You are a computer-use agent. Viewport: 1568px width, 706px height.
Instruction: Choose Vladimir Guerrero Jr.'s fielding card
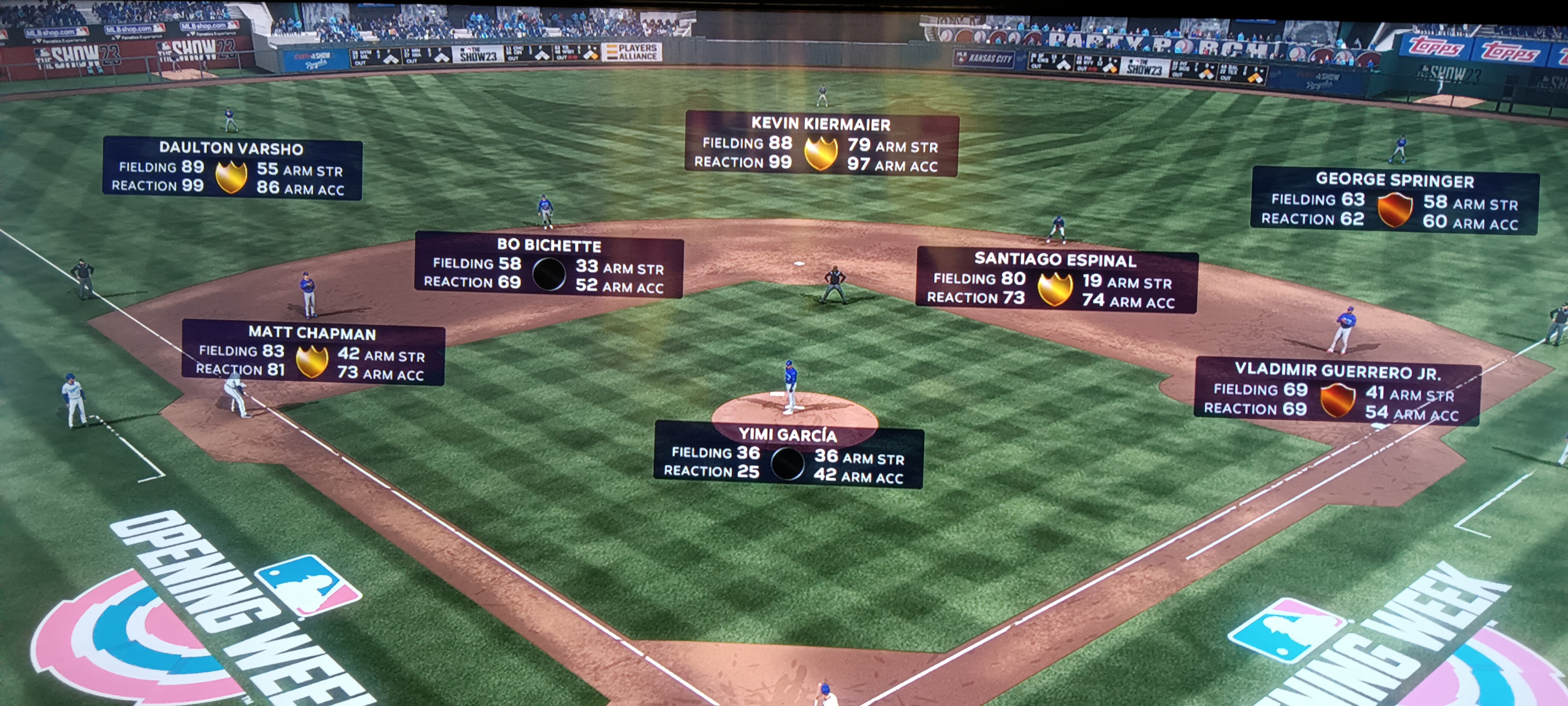1337,392
